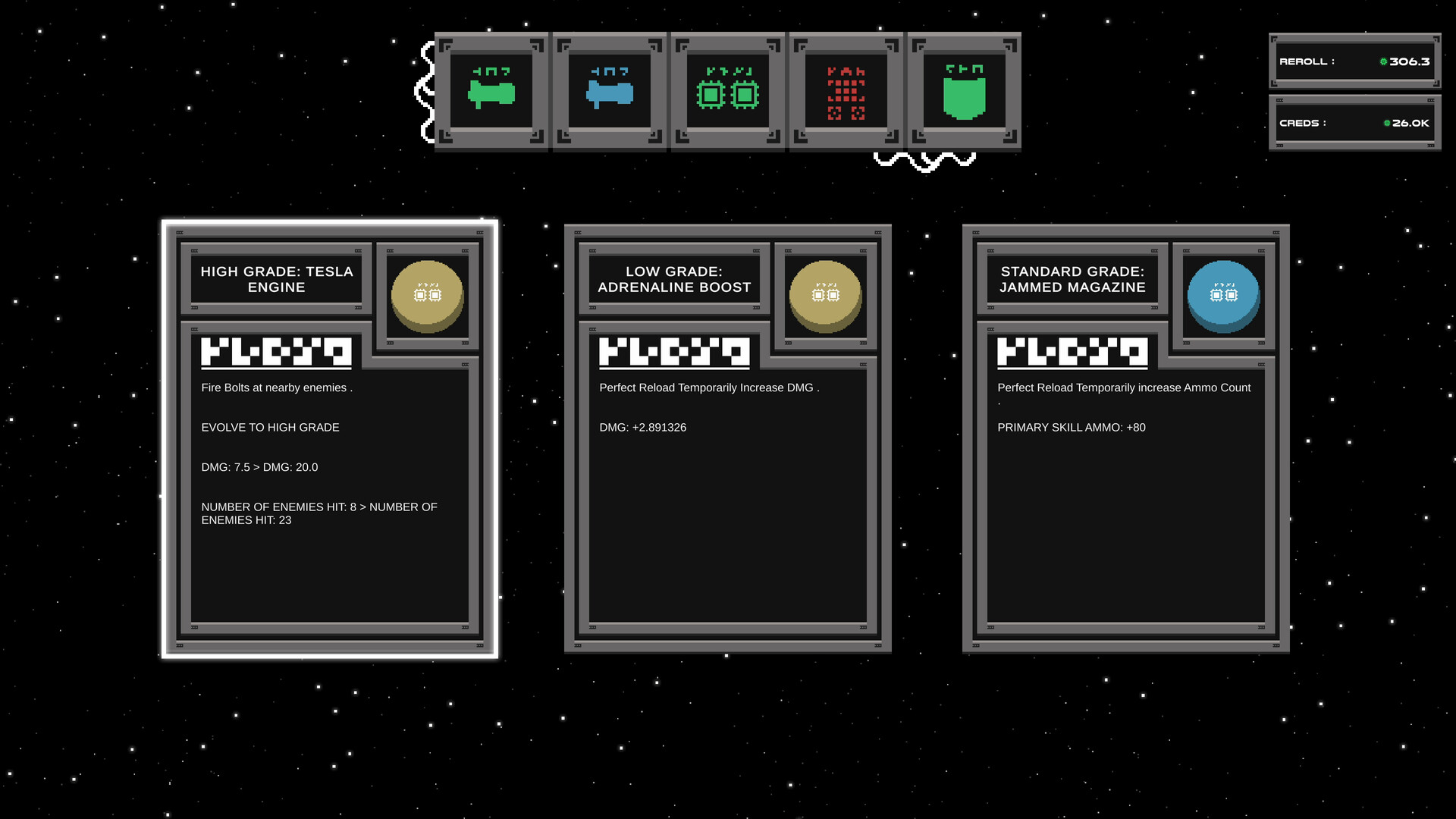1456x819 pixels.
Task: Click the blue token on Jammed Magazine card
Action: (1223, 294)
